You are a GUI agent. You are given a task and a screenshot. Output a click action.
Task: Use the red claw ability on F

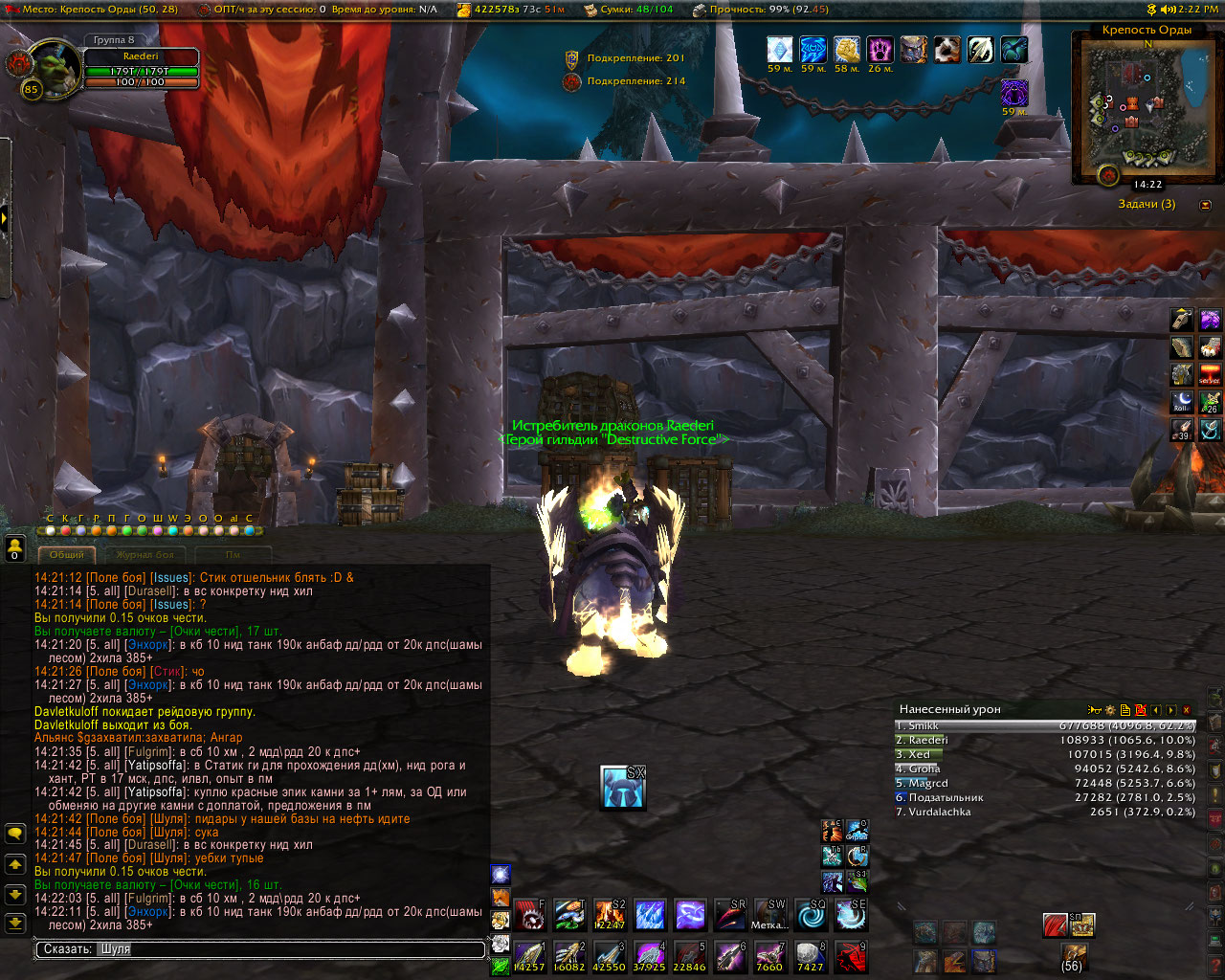pos(529,915)
